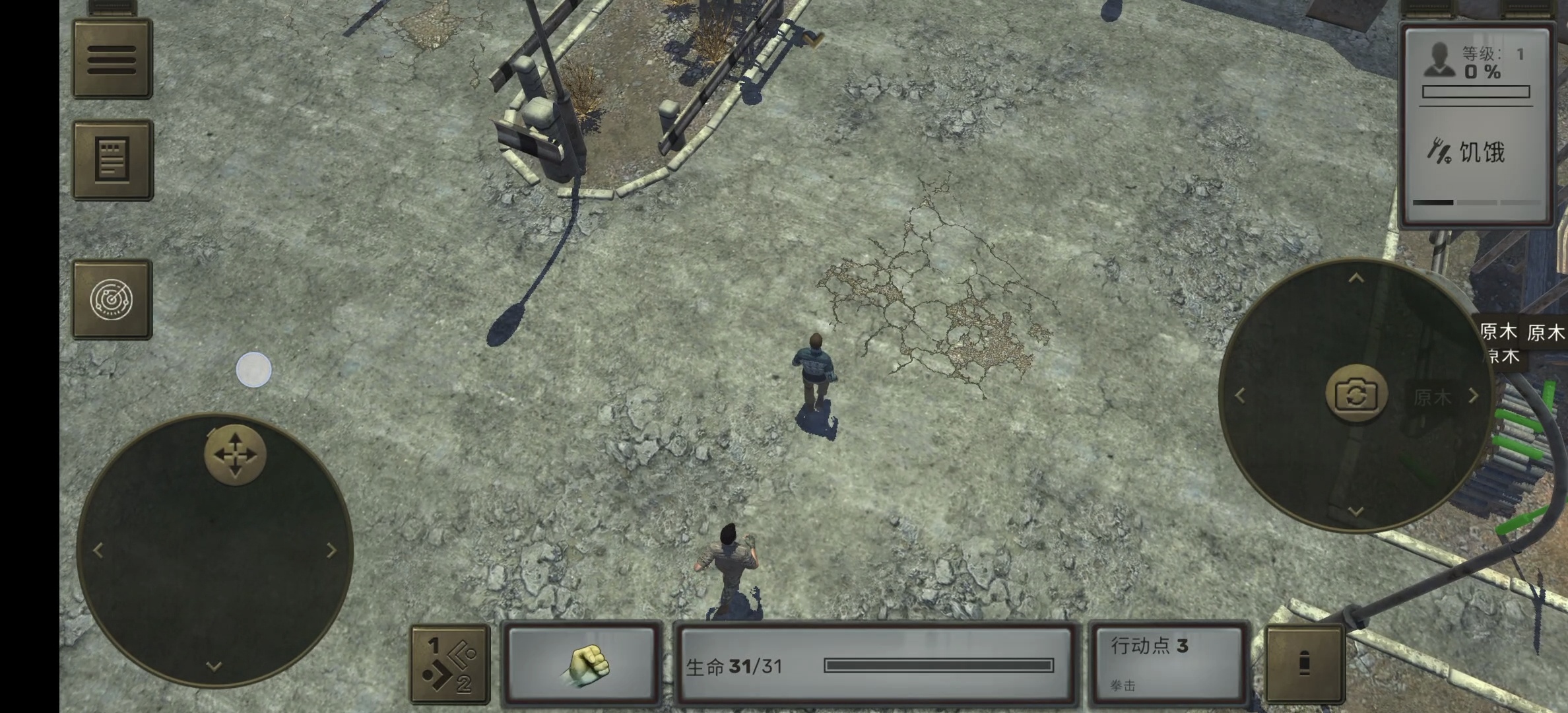
Task: Click the camera pad down arrow
Action: point(1356,511)
